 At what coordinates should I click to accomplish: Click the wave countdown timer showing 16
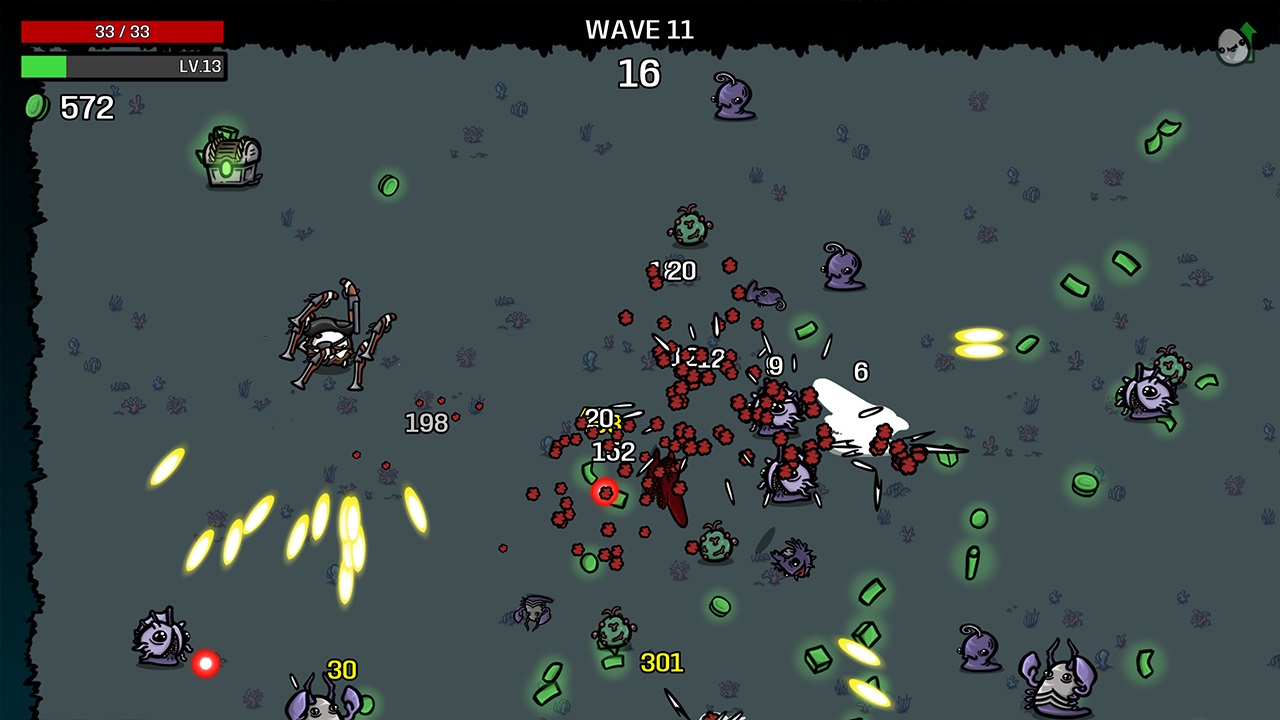click(640, 74)
